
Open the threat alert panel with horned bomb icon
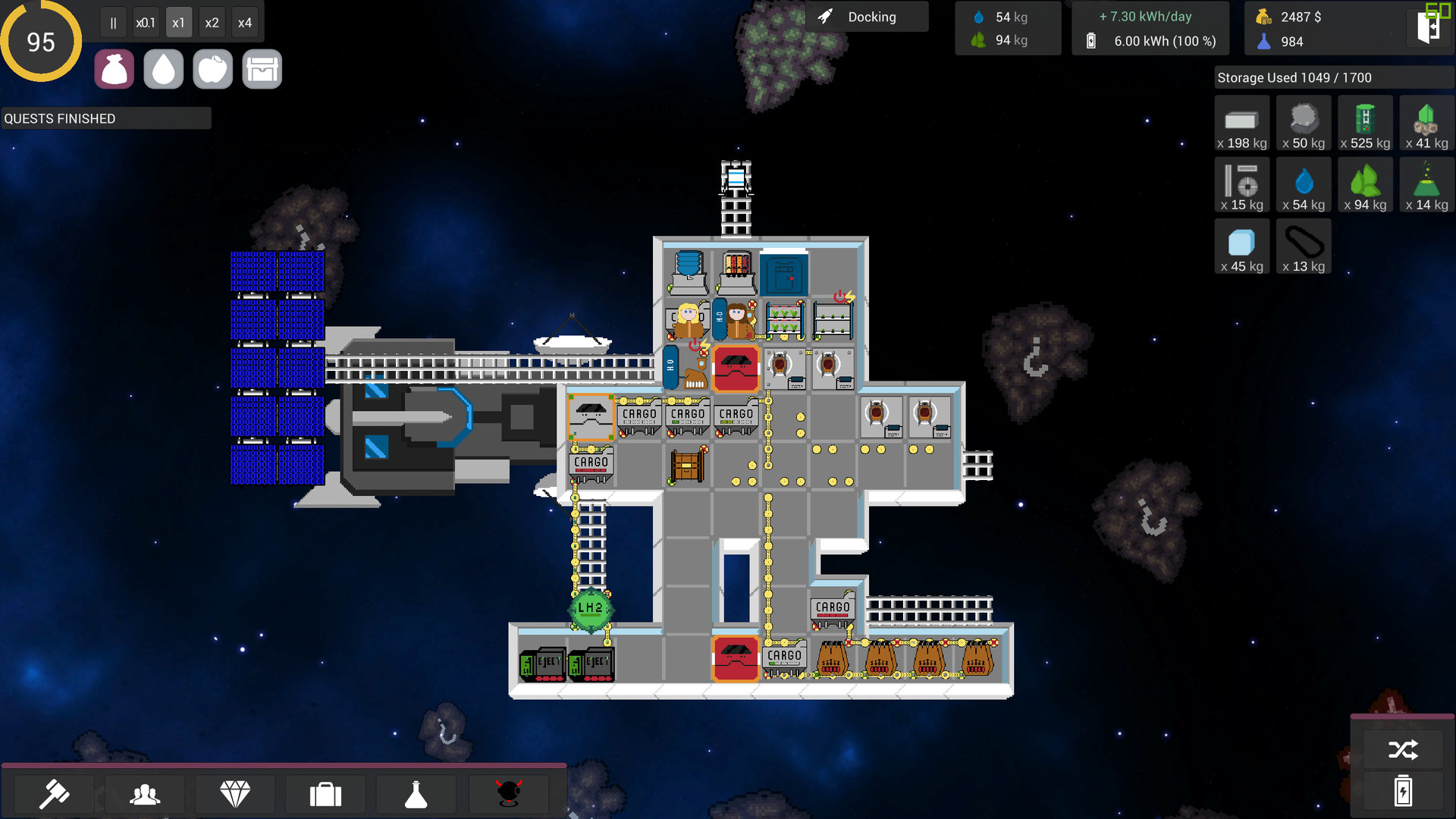click(508, 794)
